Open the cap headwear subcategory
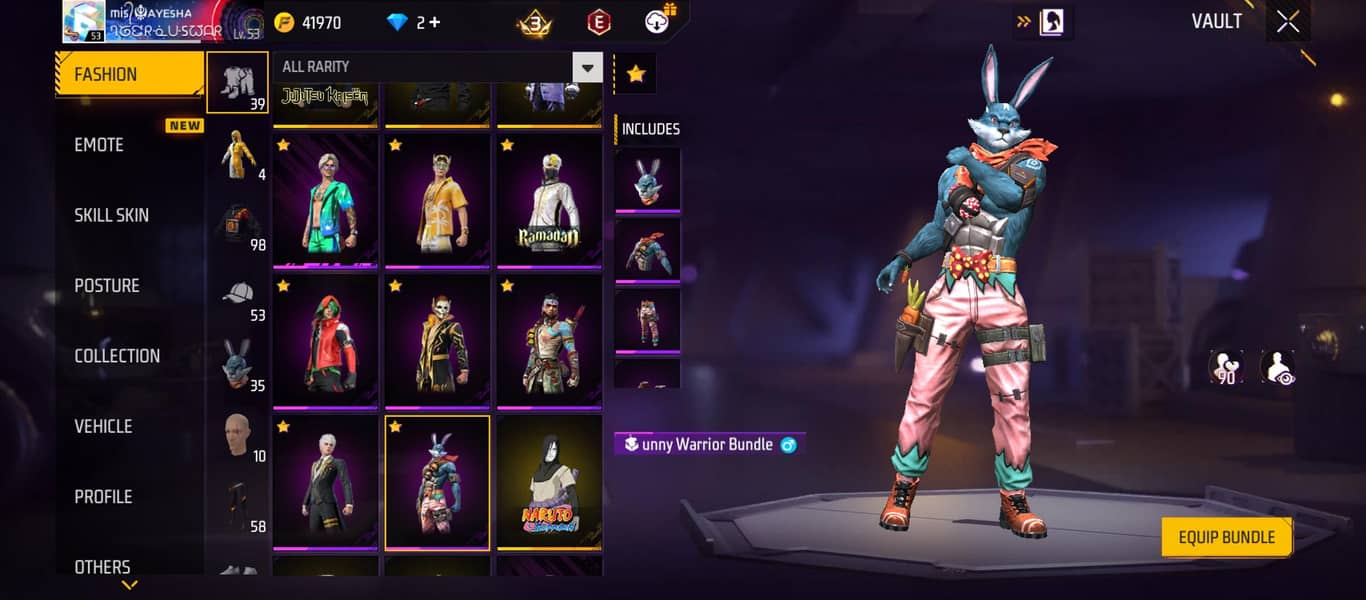The width and height of the screenshot is (1366, 600). click(x=238, y=298)
